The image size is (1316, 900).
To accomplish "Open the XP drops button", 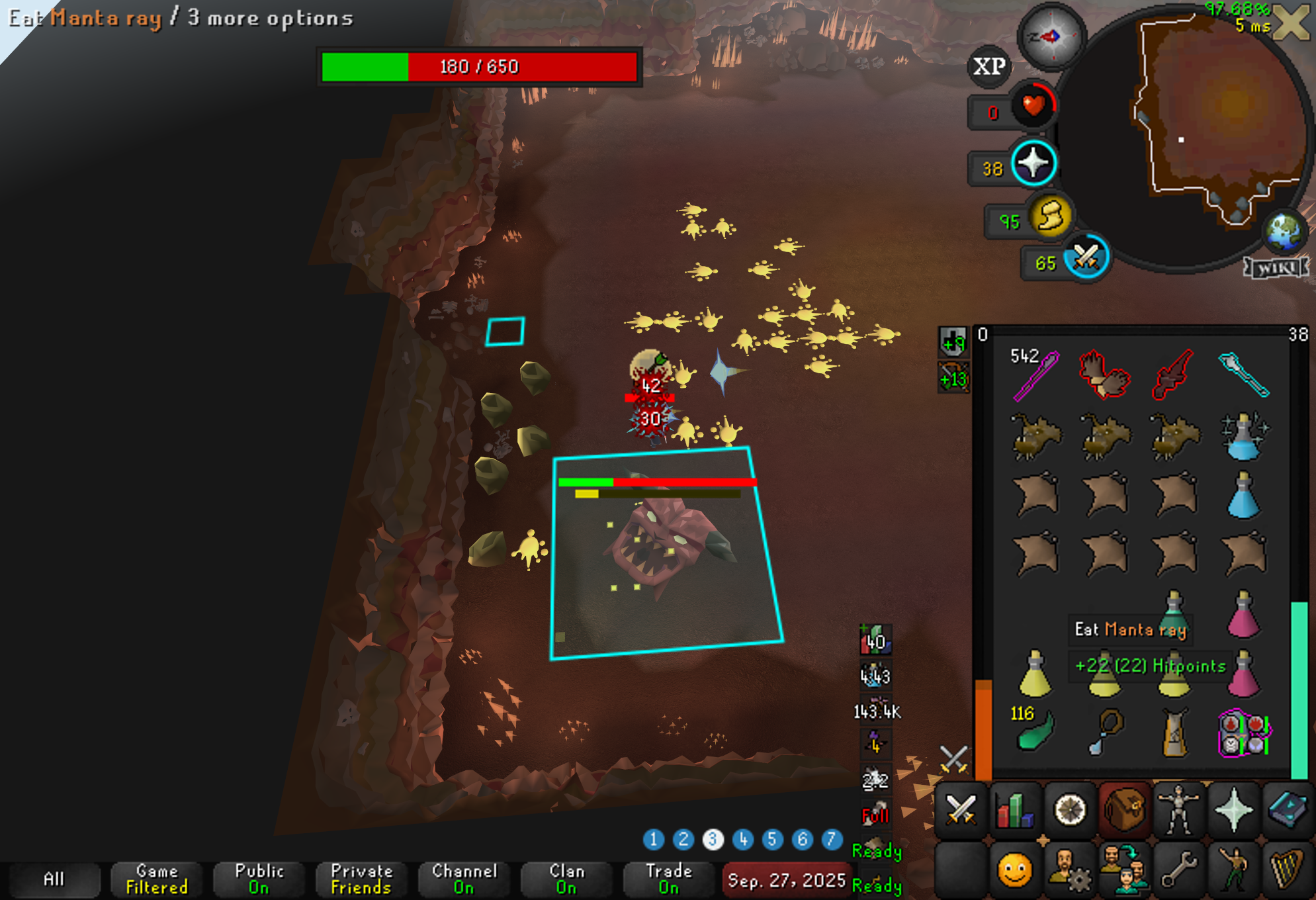I will [989, 66].
